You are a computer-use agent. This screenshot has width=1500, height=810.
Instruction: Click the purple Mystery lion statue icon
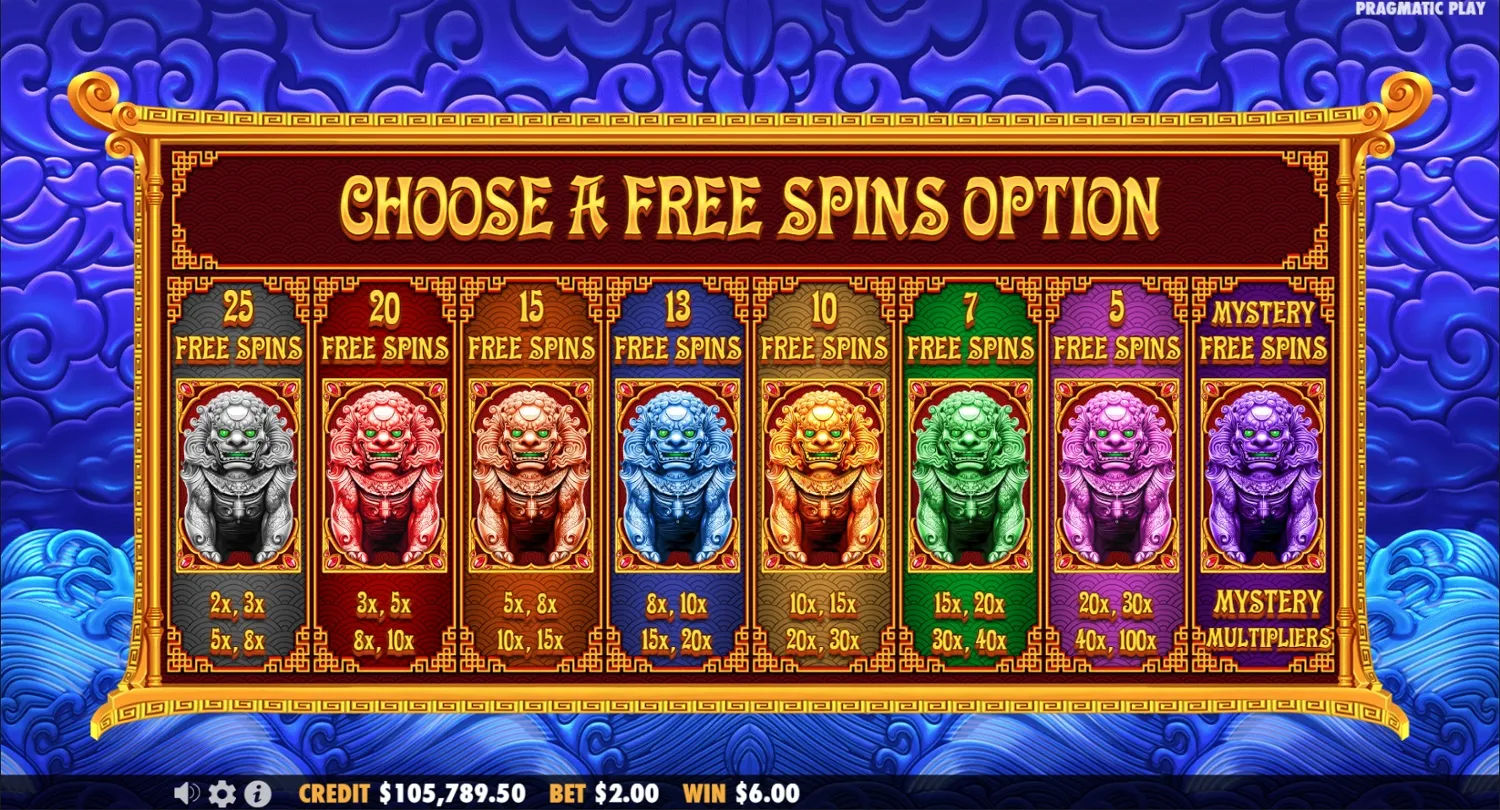click(1264, 470)
